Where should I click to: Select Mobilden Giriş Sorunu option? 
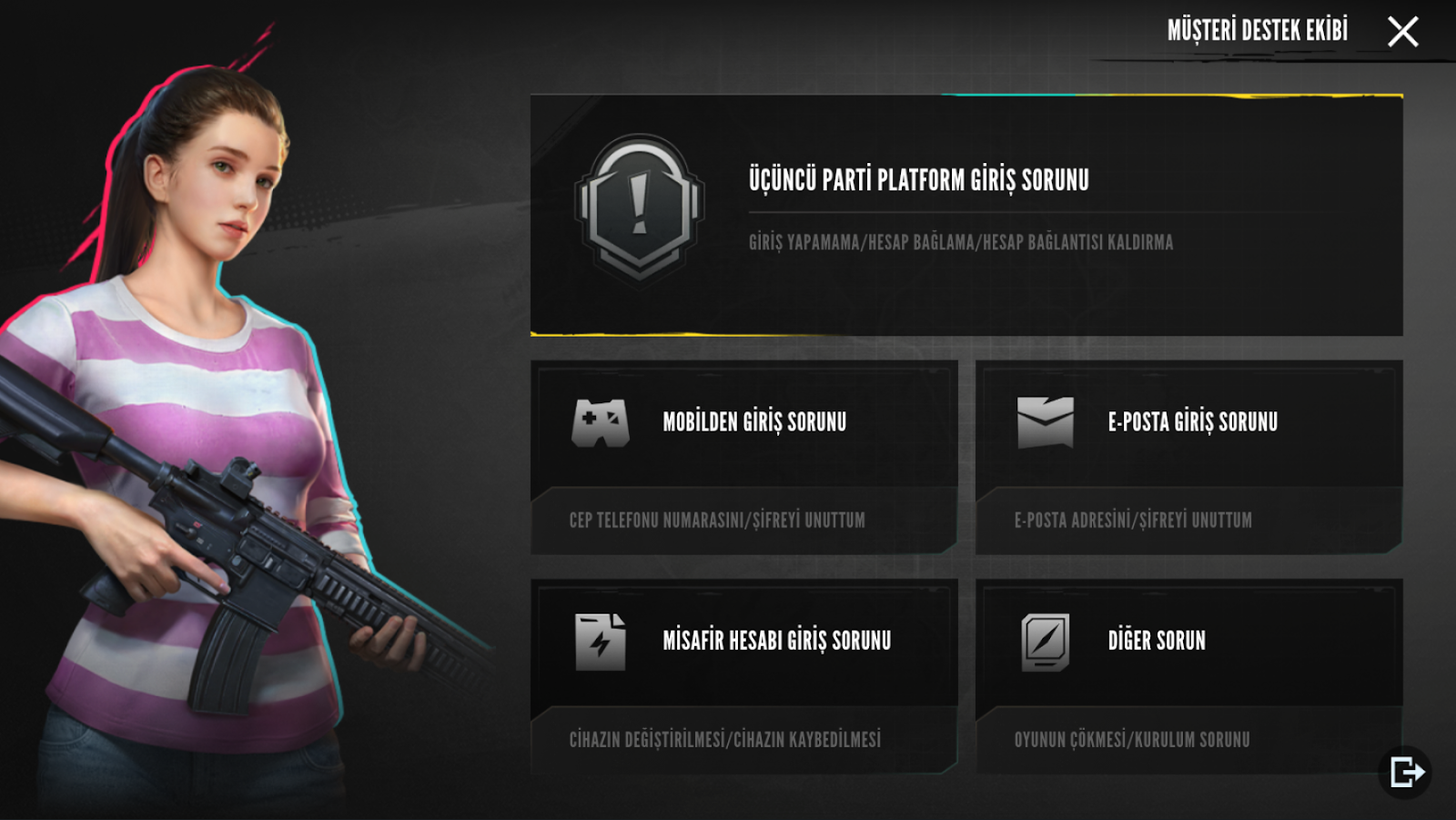(743, 456)
